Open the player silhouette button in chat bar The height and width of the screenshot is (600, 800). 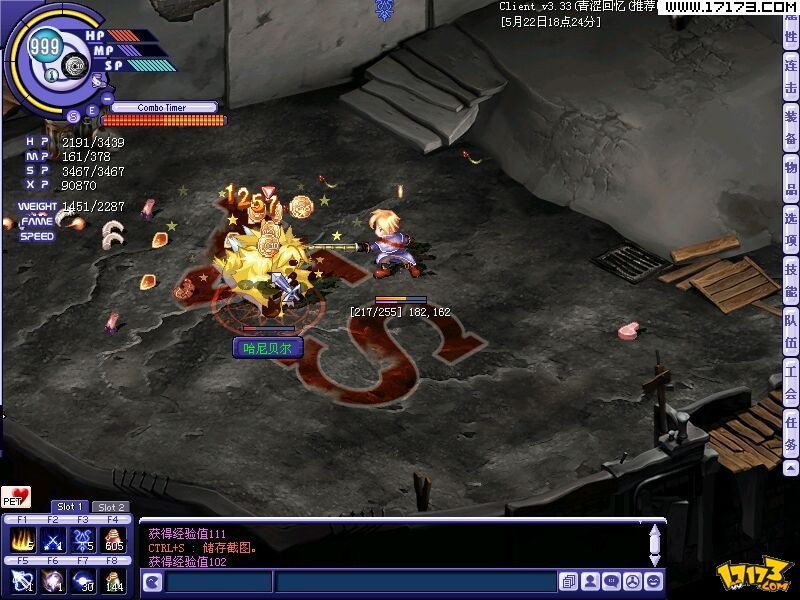click(590, 581)
